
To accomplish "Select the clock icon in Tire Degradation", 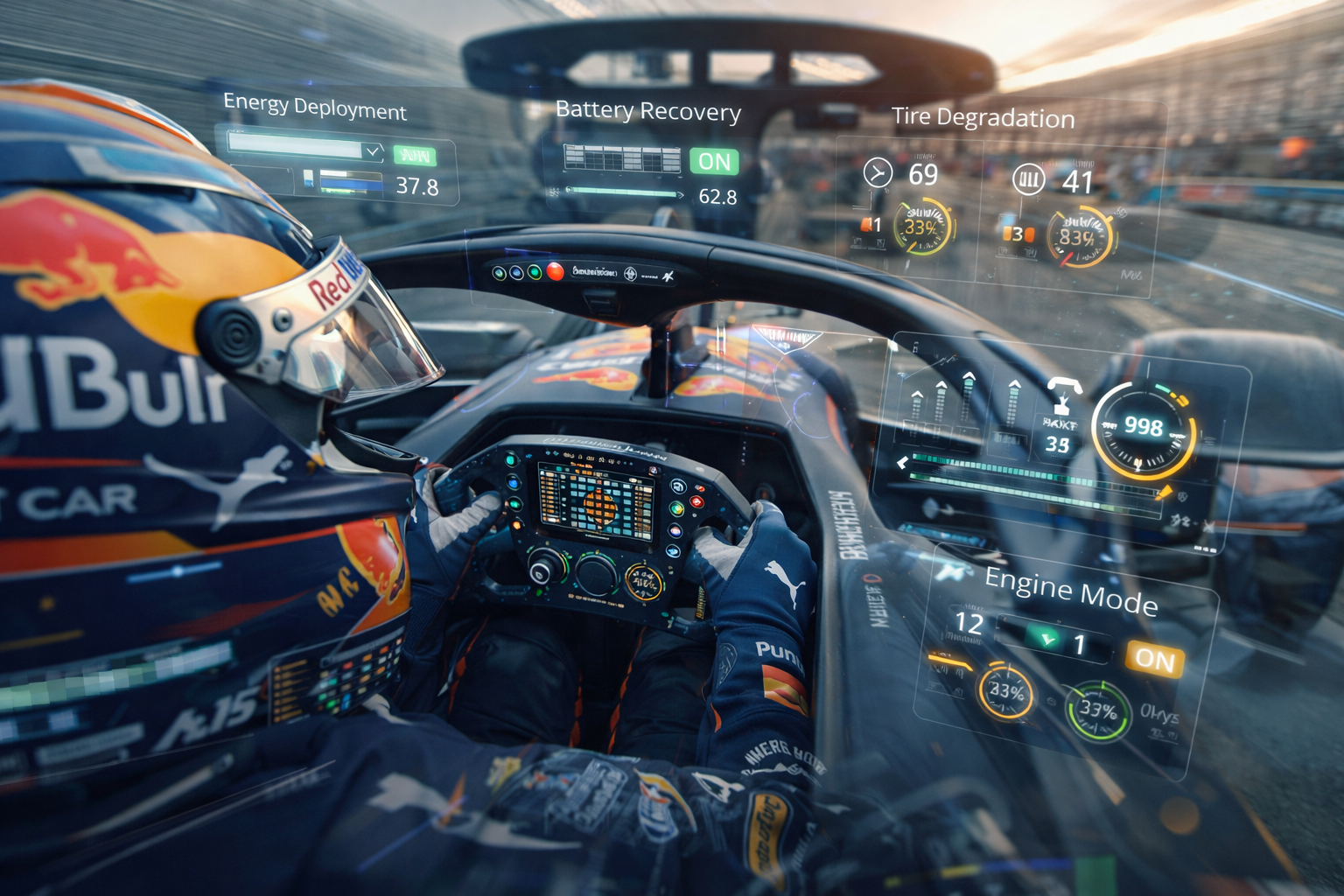I will [x=878, y=172].
